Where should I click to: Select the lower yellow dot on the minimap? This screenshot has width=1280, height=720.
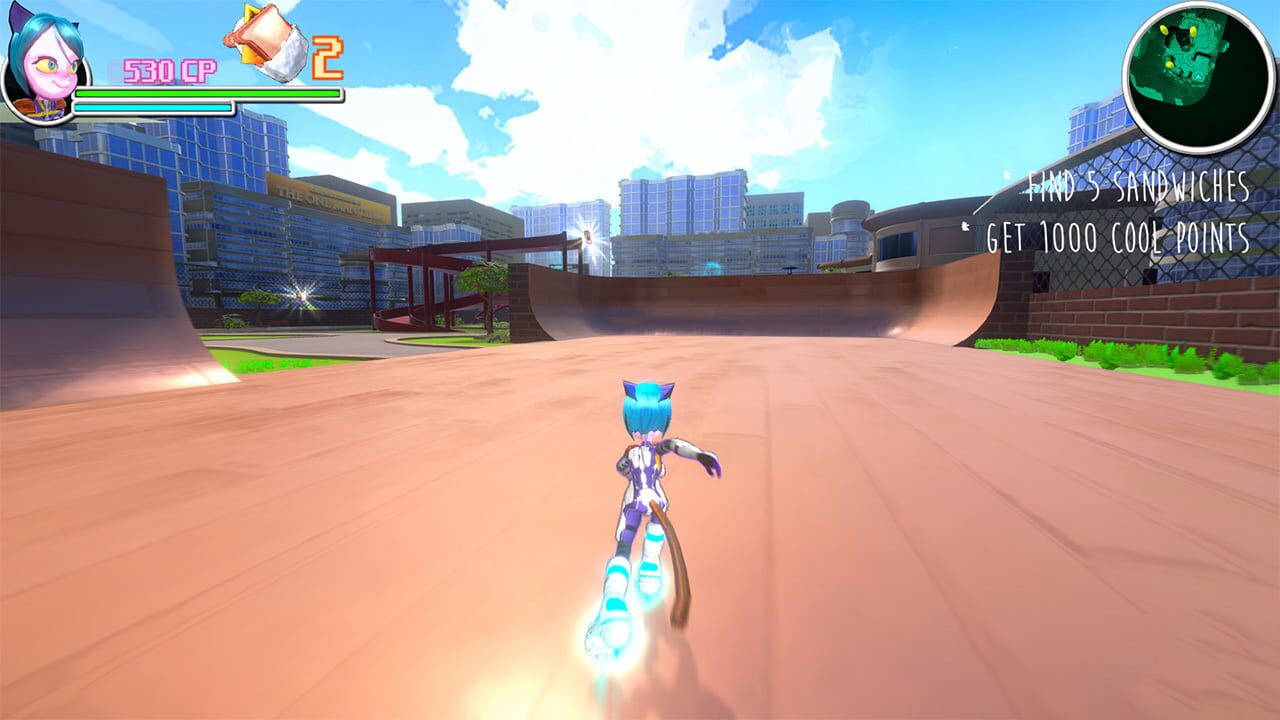tap(1170, 64)
